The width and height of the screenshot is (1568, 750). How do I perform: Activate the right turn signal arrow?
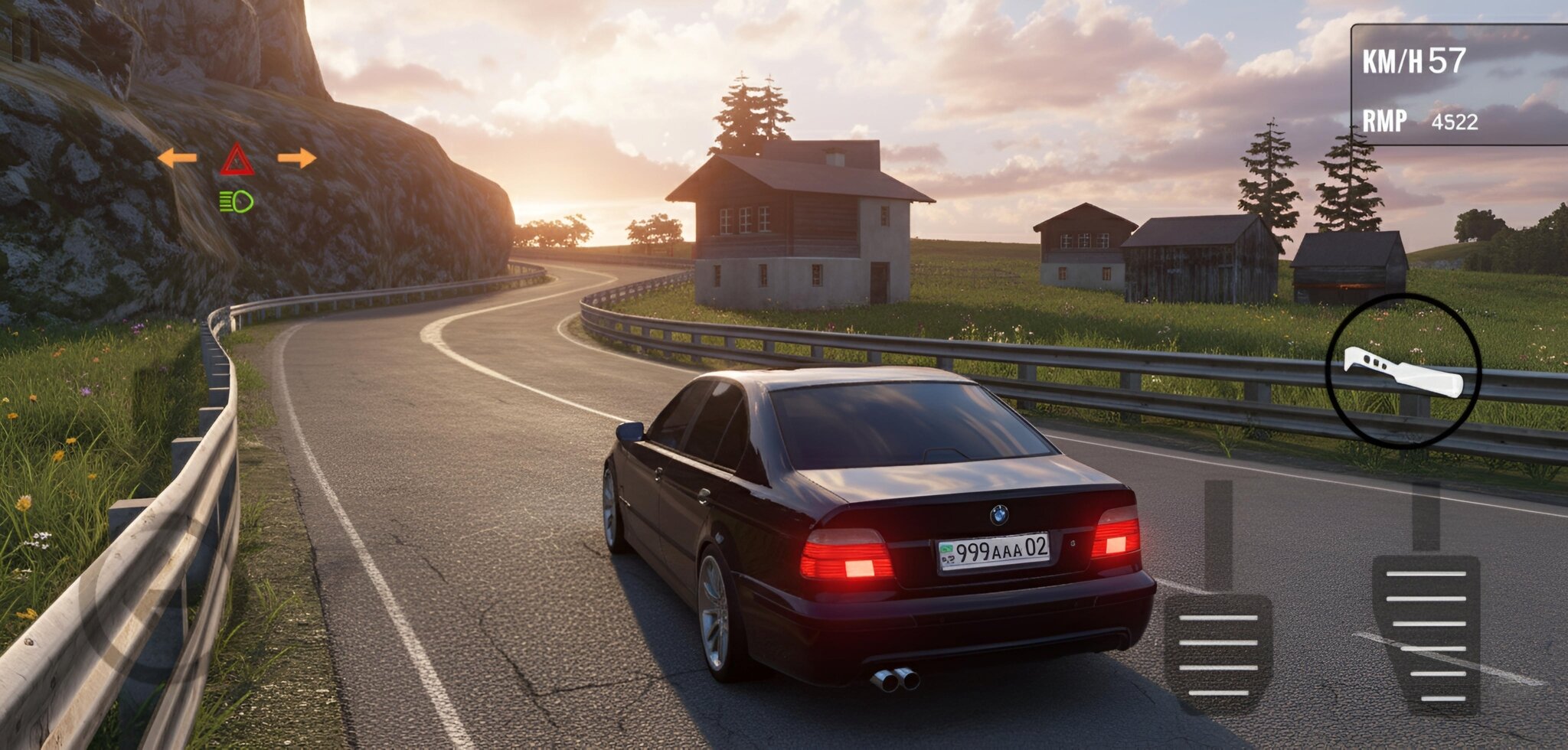297,158
